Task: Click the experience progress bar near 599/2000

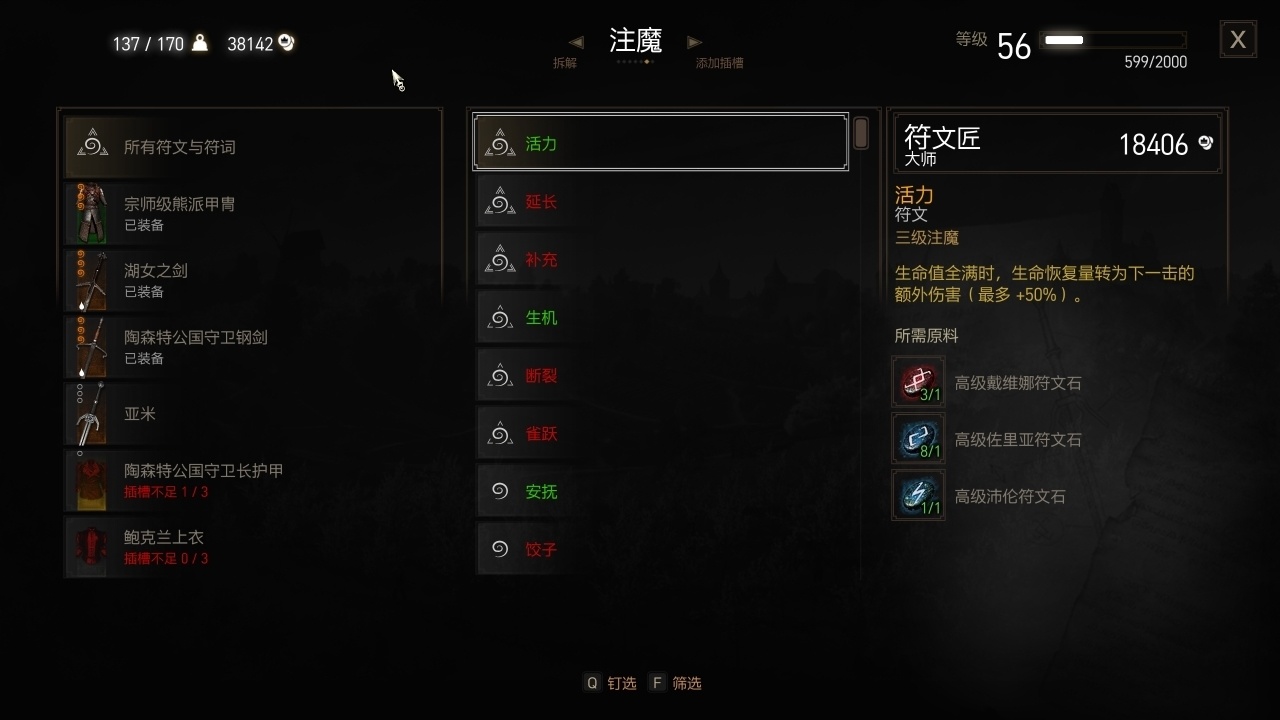Action: pyautogui.click(x=1113, y=41)
